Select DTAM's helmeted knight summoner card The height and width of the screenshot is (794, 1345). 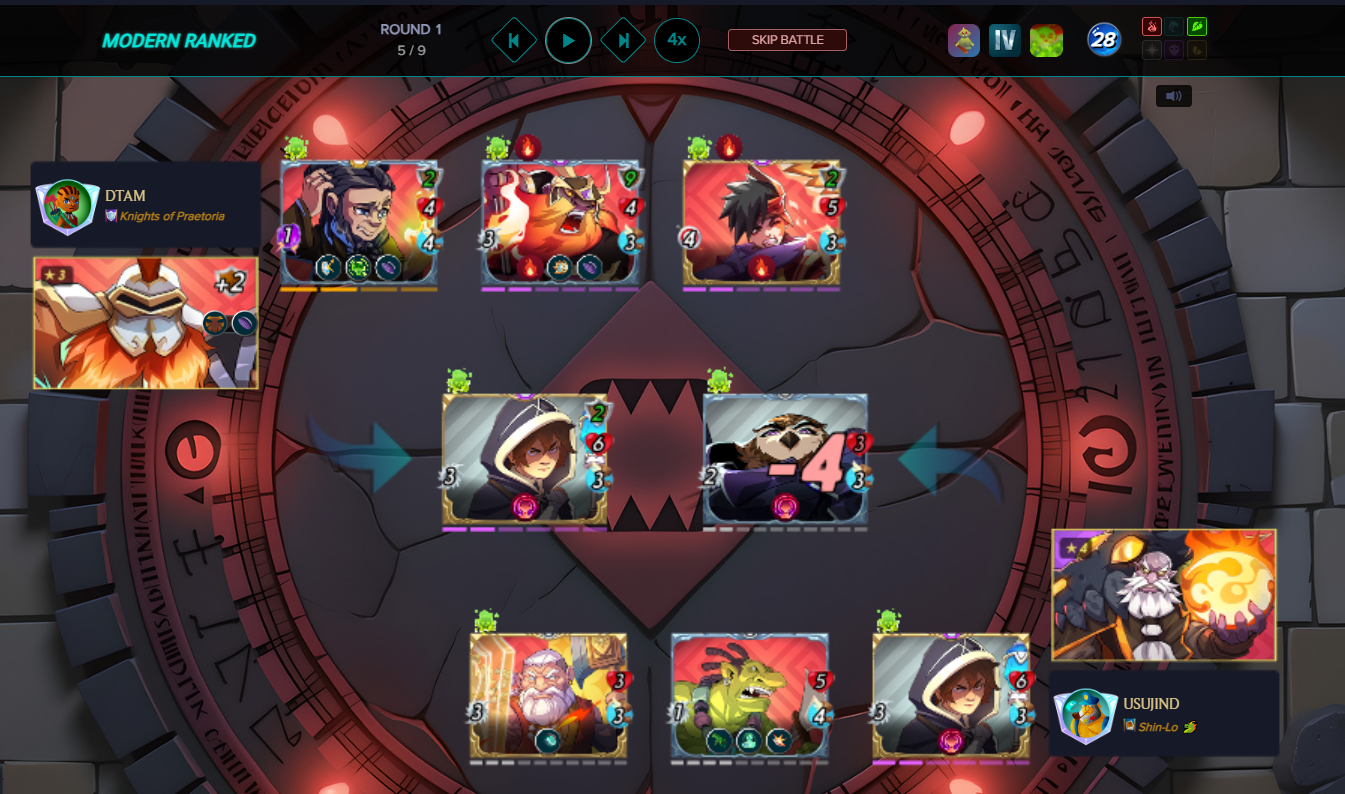146,323
